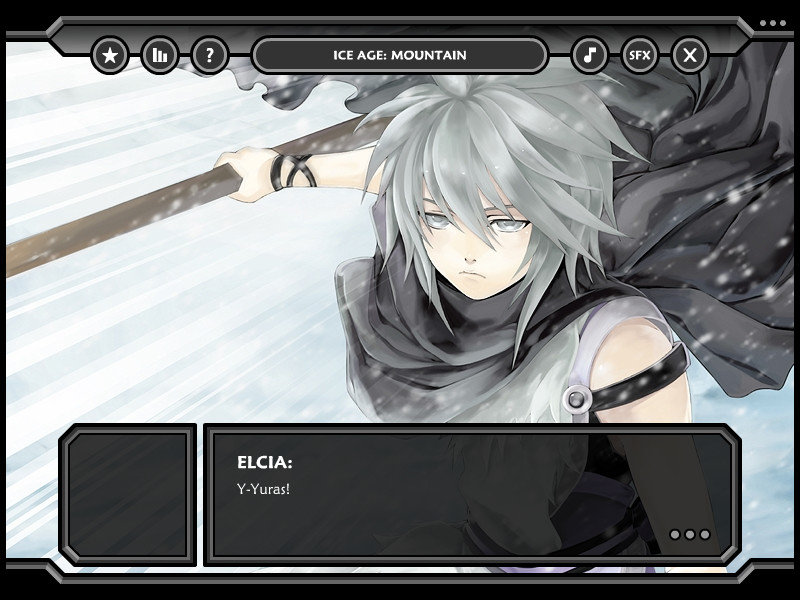800x600 pixels.
Task: Advance dialogue with the three dots
Action: (x=690, y=535)
